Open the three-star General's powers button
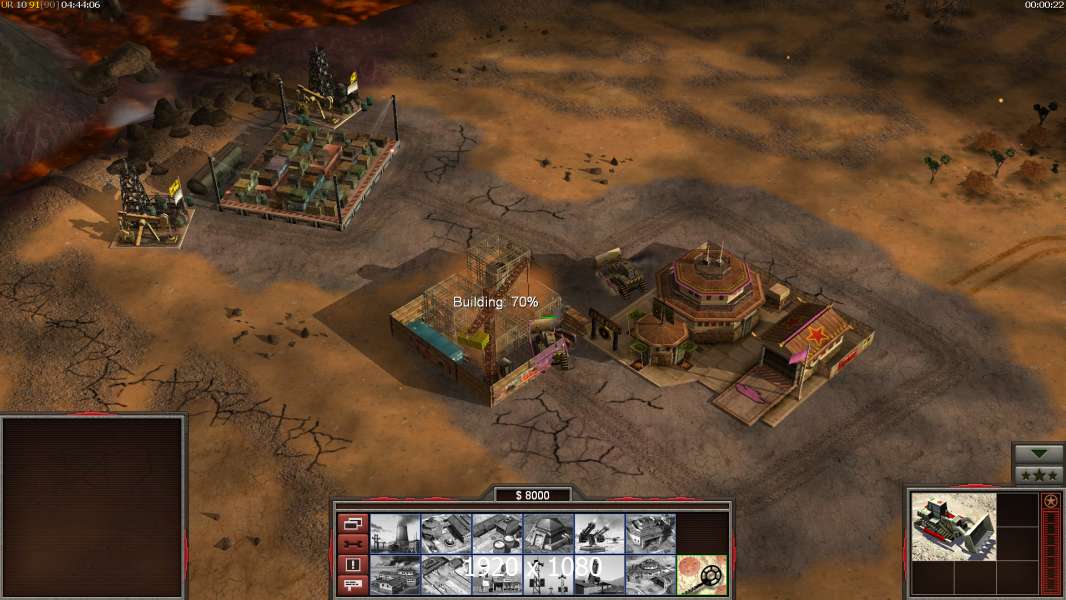The image size is (1066, 600). (1038, 475)
